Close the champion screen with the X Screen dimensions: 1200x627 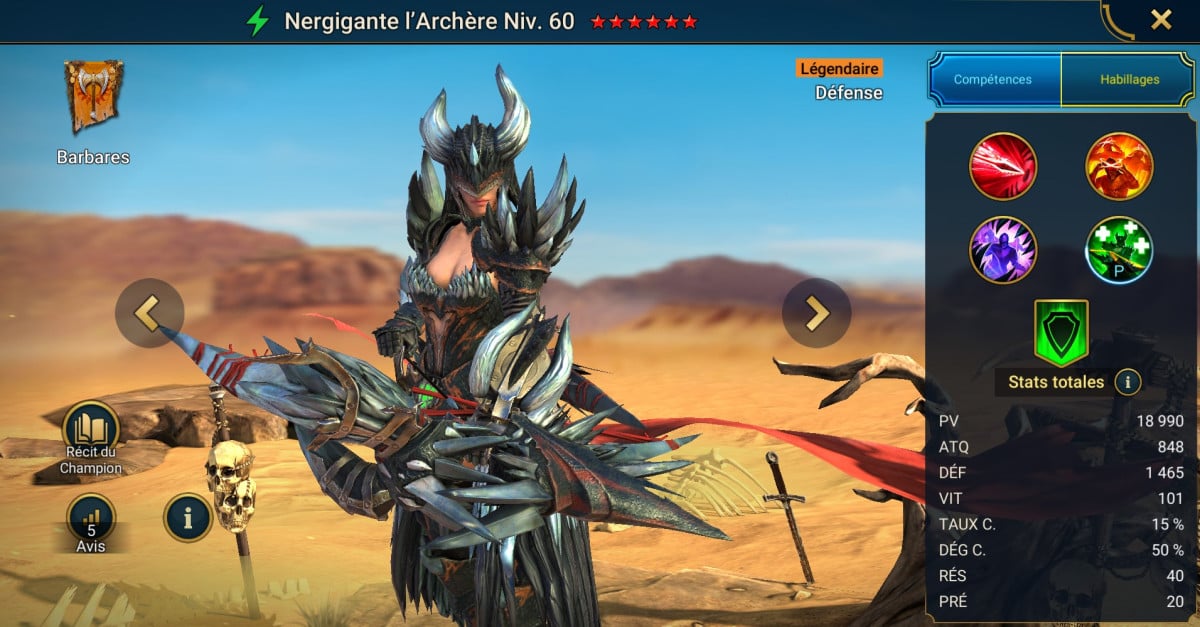click(x=1161, y=20)
